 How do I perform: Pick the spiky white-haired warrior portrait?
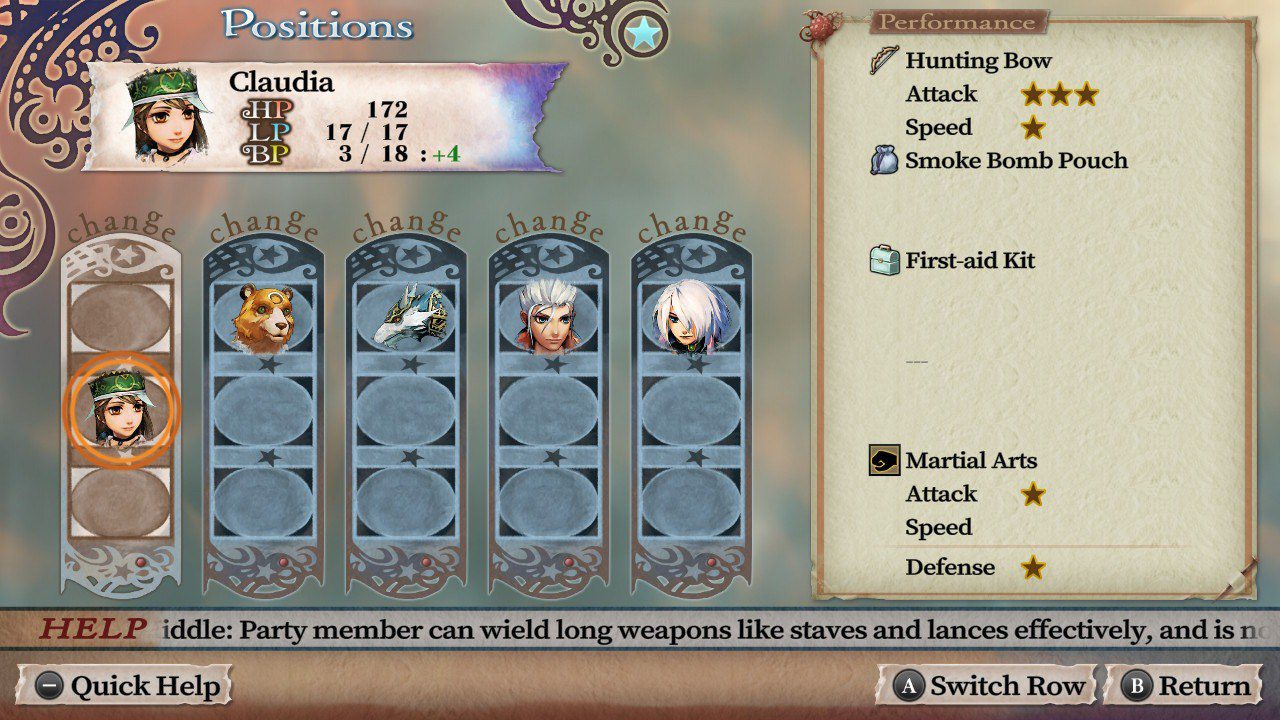[x=549, y=316]
